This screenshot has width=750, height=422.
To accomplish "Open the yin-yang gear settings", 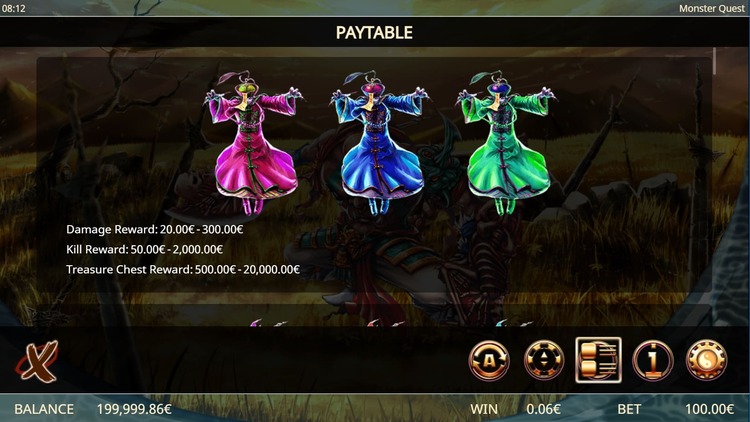I will click(706, 361).
